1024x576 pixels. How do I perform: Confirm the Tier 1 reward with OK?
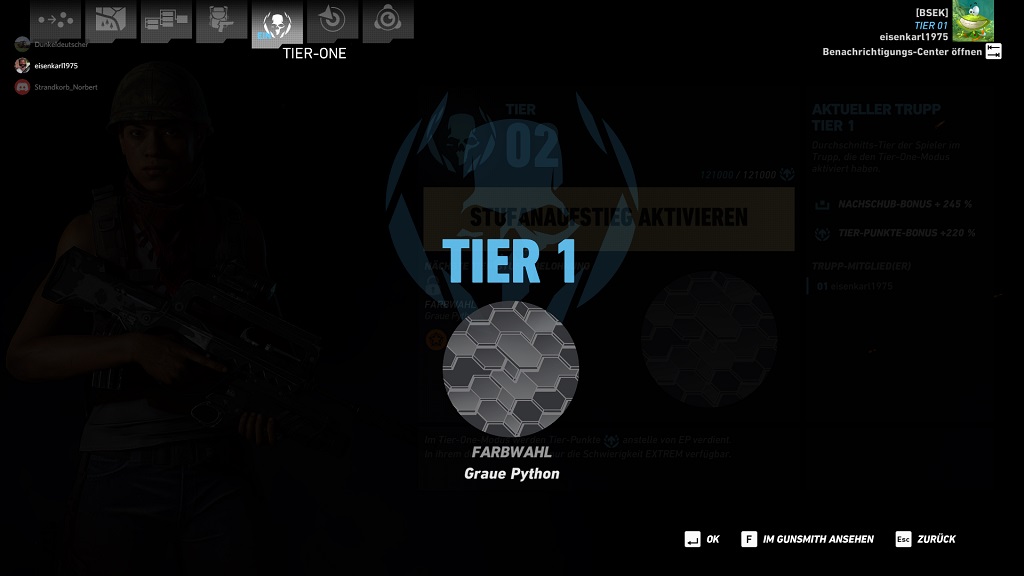(701, 539)
